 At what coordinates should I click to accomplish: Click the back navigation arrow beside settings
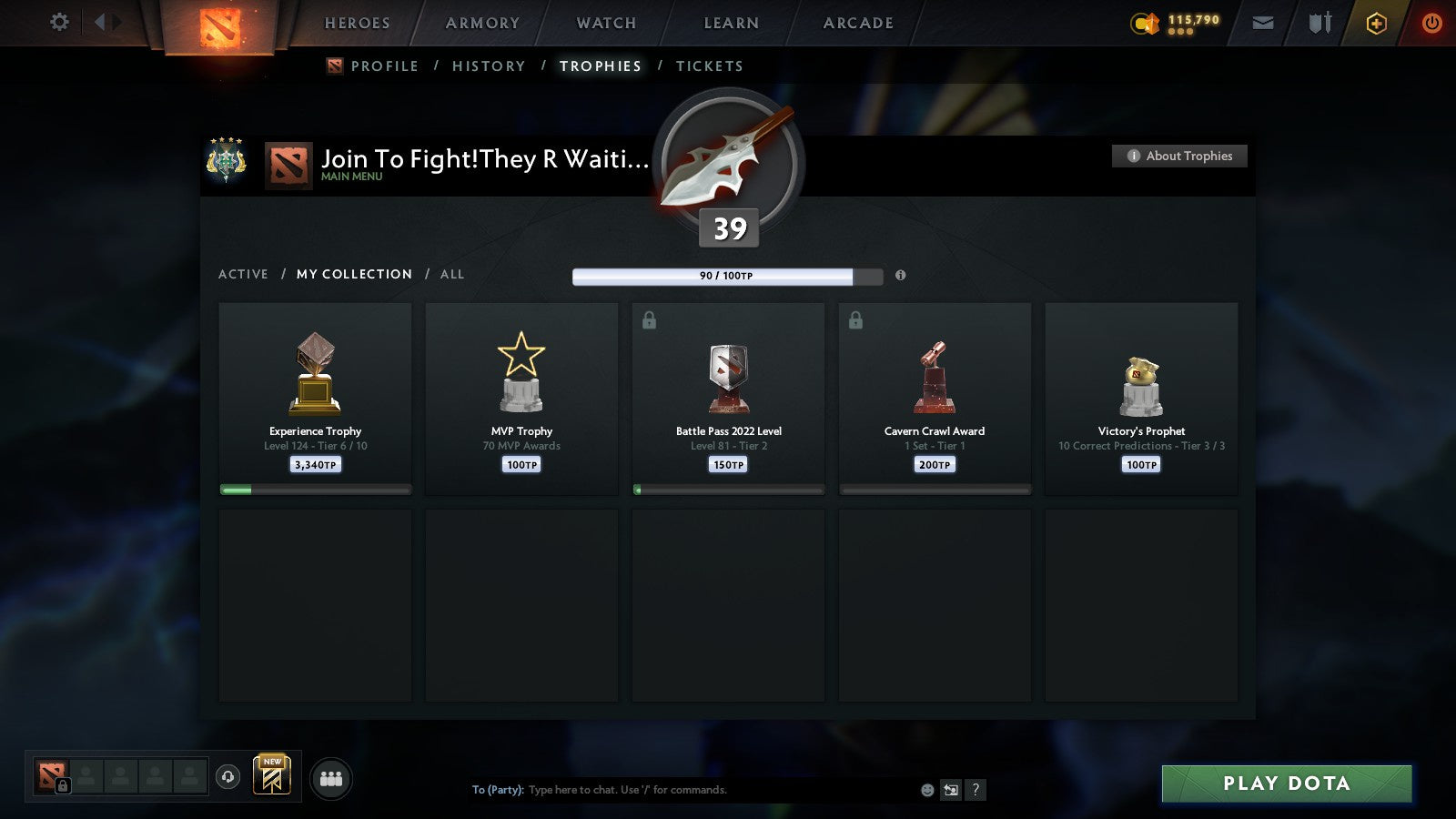coord(100,22)
